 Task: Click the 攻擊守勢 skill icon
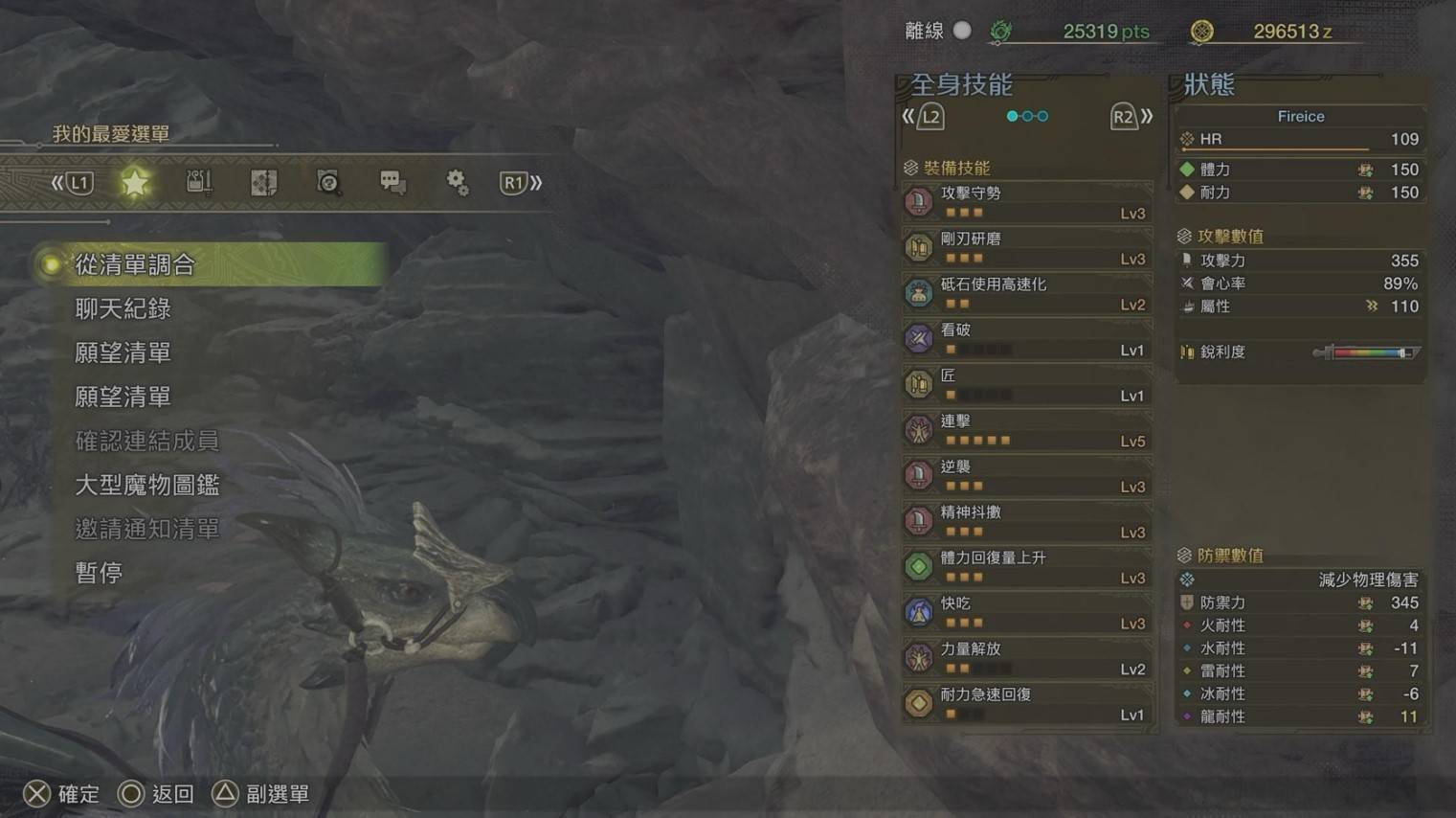point(918,202)
